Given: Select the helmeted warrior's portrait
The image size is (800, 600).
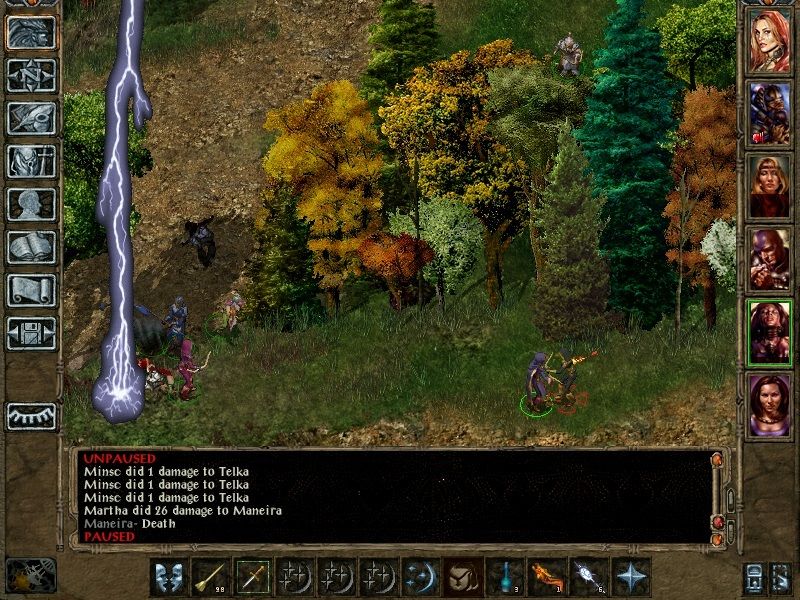Looking at the screenshot, I should point(770,114).
